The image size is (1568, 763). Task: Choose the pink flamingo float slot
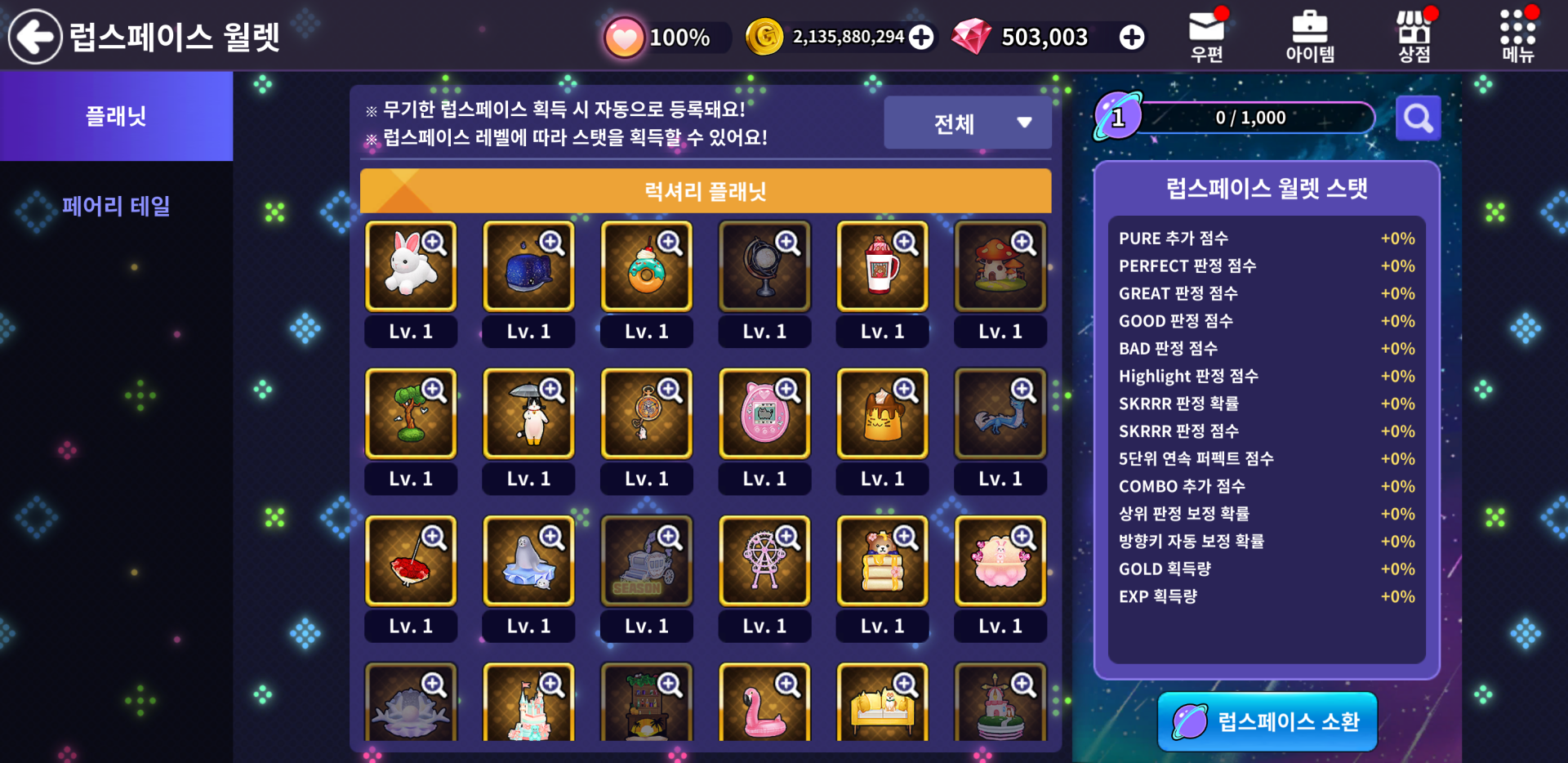pos(764,704)
